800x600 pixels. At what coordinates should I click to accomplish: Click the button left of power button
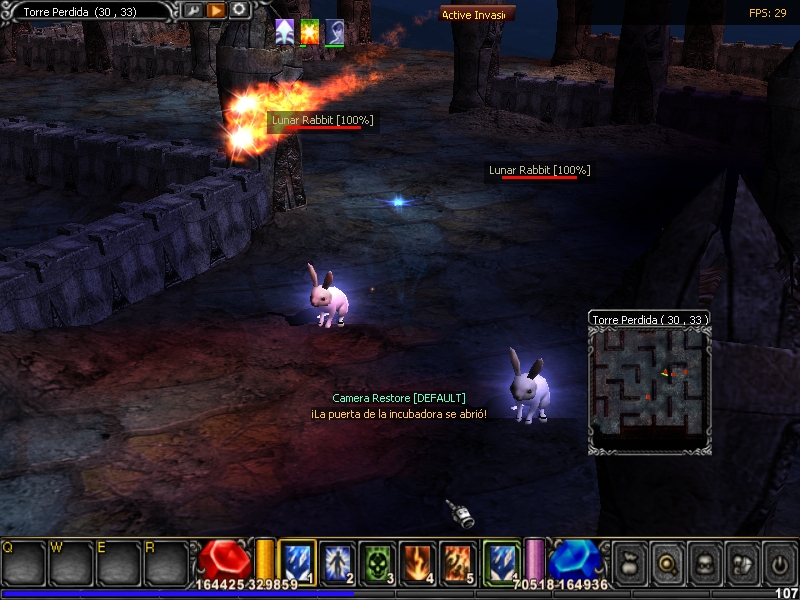coord(742,563)
